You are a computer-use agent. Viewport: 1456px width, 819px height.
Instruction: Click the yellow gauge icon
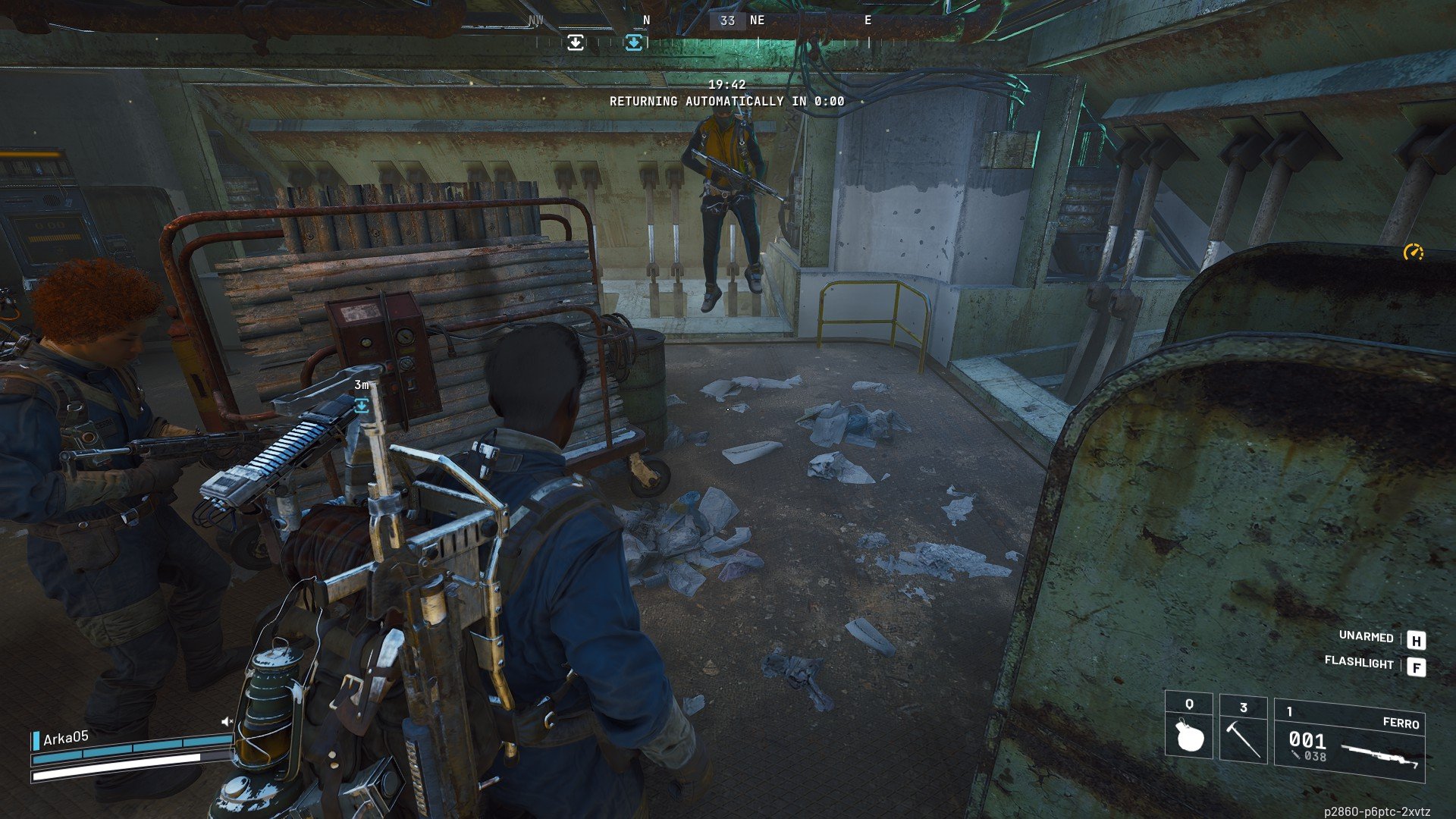1413,253
